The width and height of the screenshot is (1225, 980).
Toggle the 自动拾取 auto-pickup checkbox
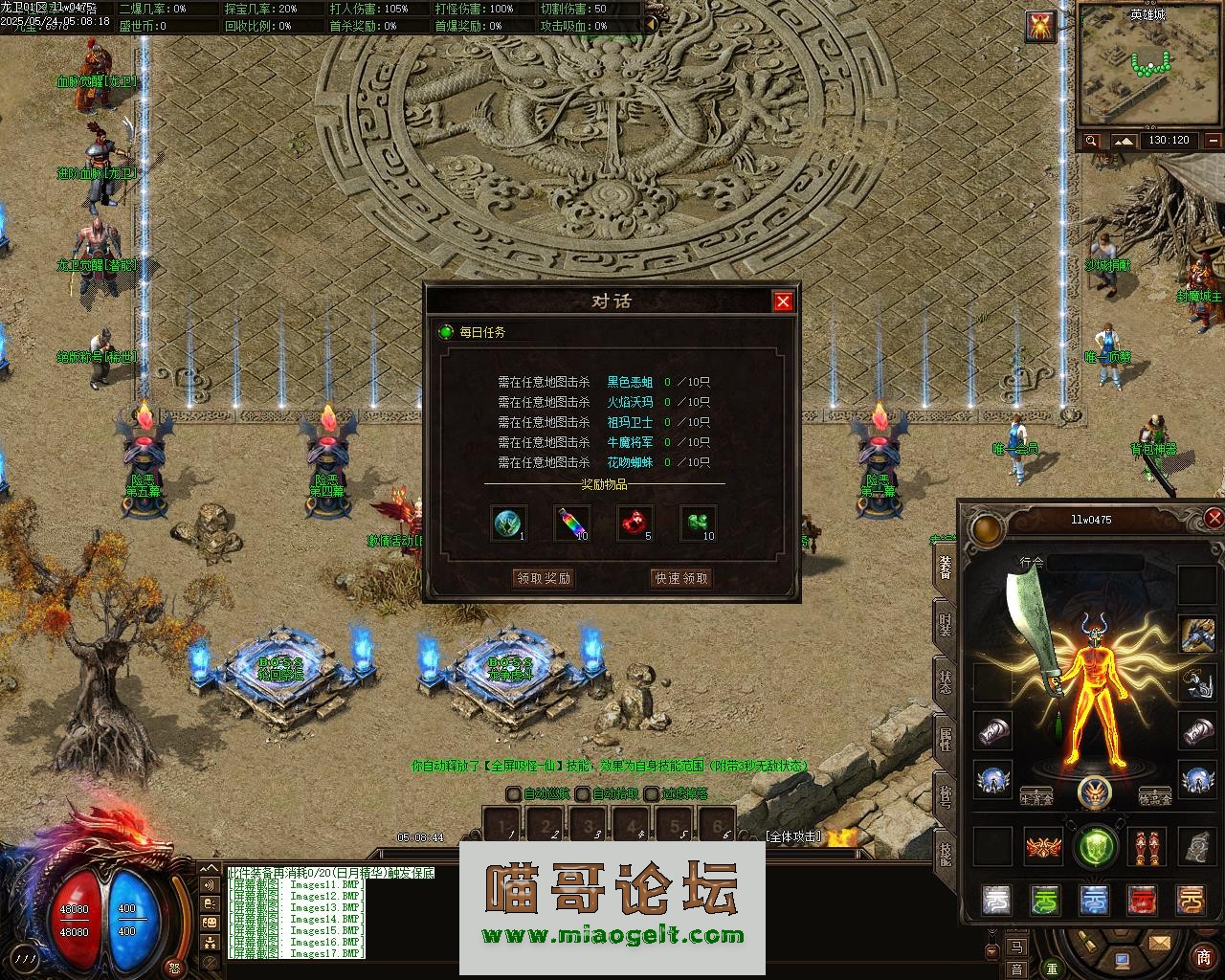point(583,793)
